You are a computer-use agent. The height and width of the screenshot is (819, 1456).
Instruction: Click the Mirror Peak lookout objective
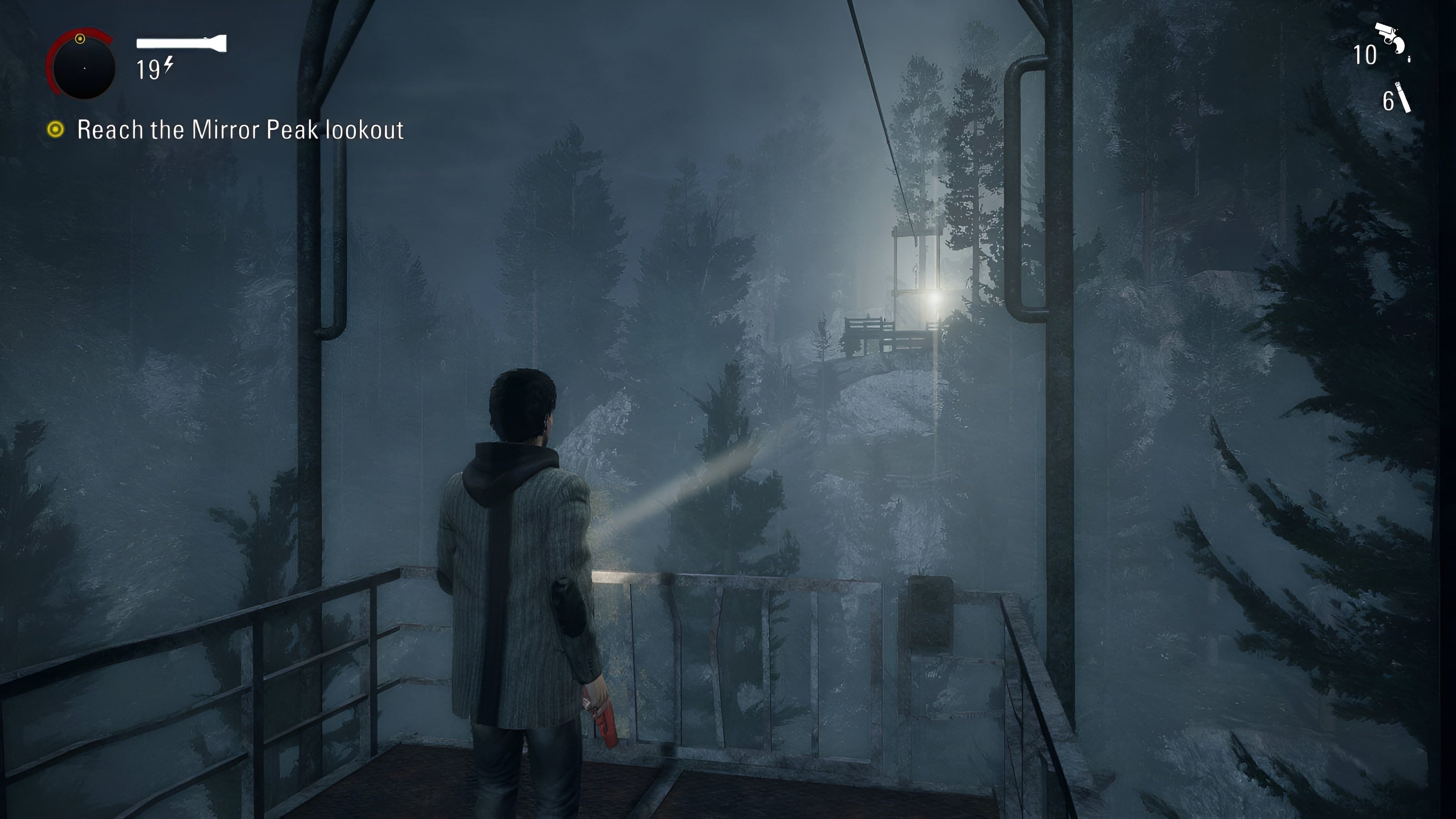tap(240, 130)
